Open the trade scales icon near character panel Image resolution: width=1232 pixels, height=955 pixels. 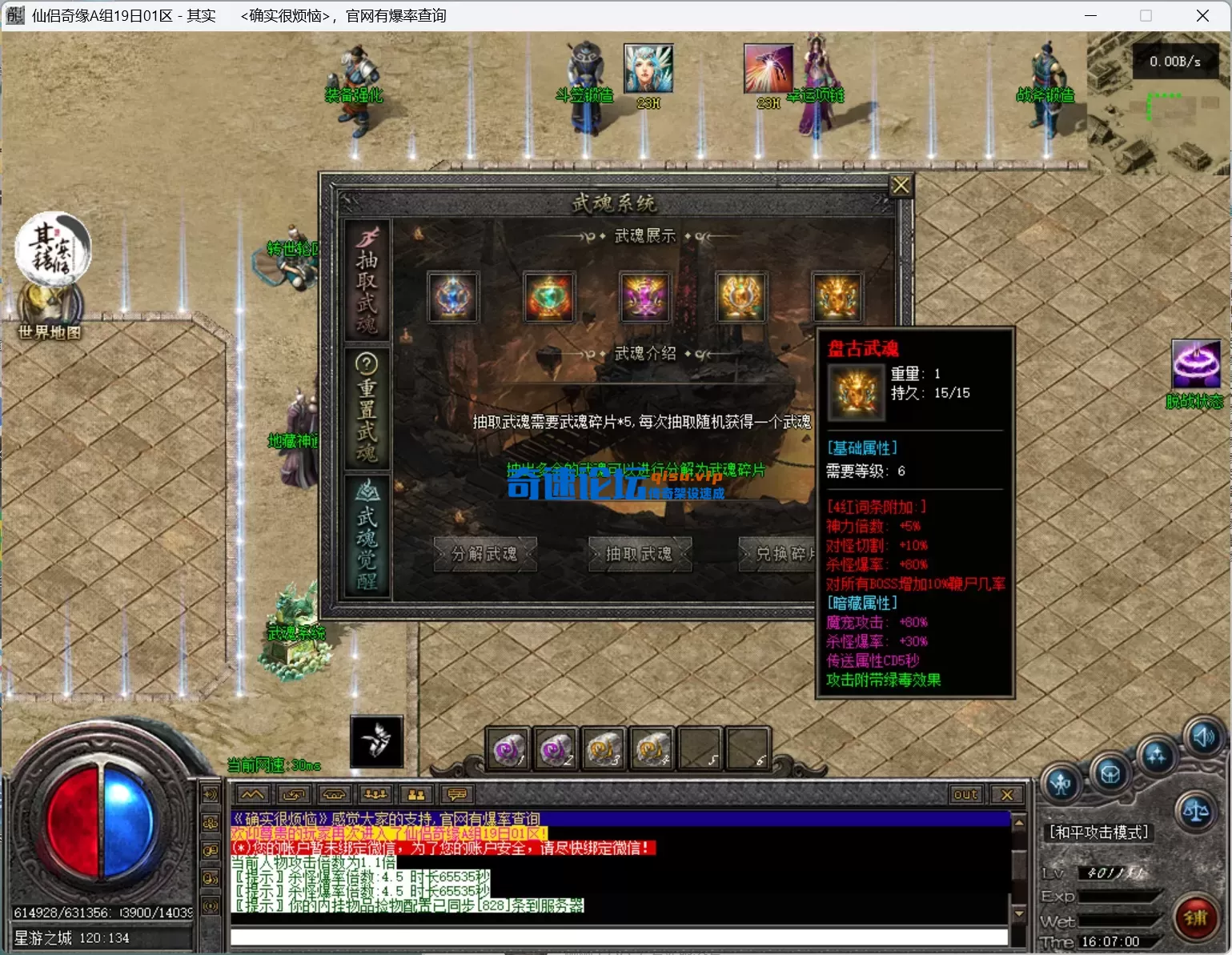coord(1197,809)
